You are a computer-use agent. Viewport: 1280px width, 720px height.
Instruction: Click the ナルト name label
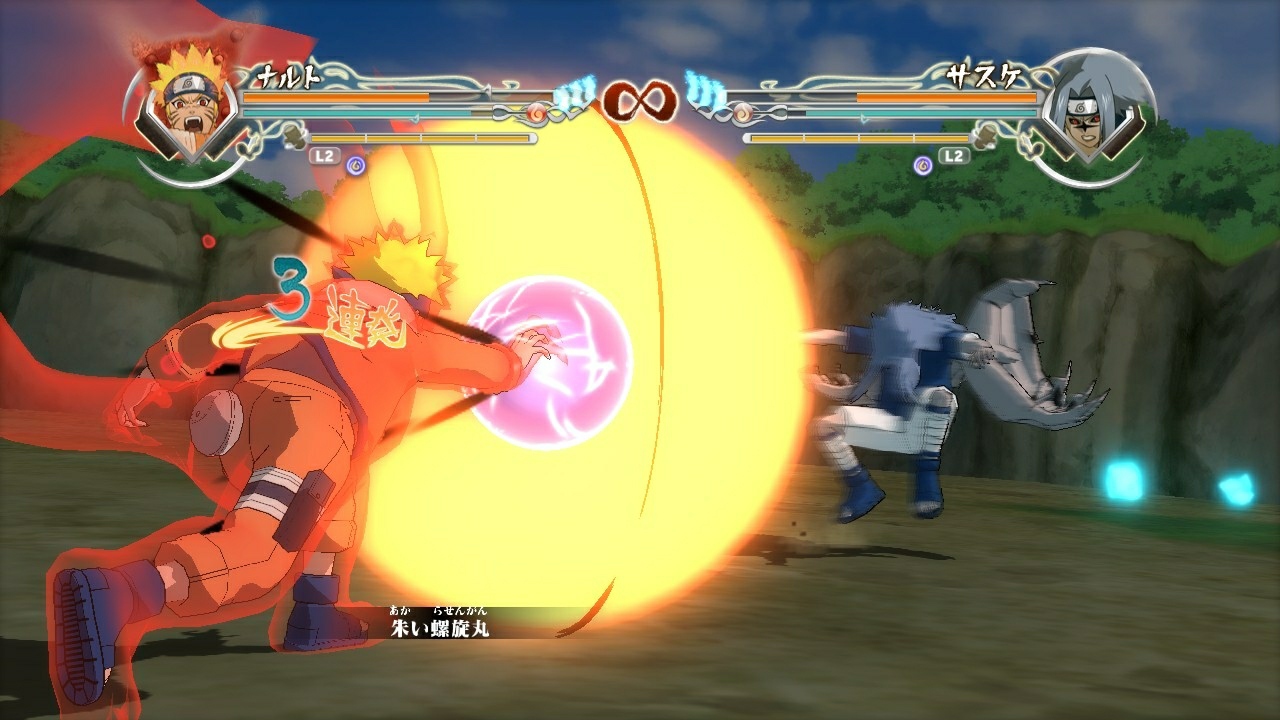tap(290, 74)
